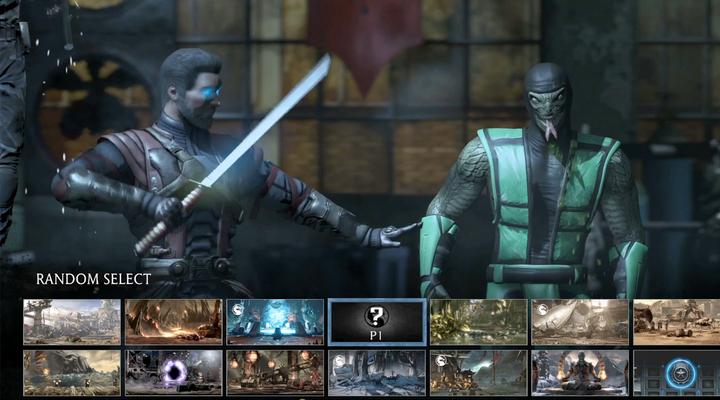Select the green jungle stage thumbnail
720x400 pixels.
[x=478, y=321]
